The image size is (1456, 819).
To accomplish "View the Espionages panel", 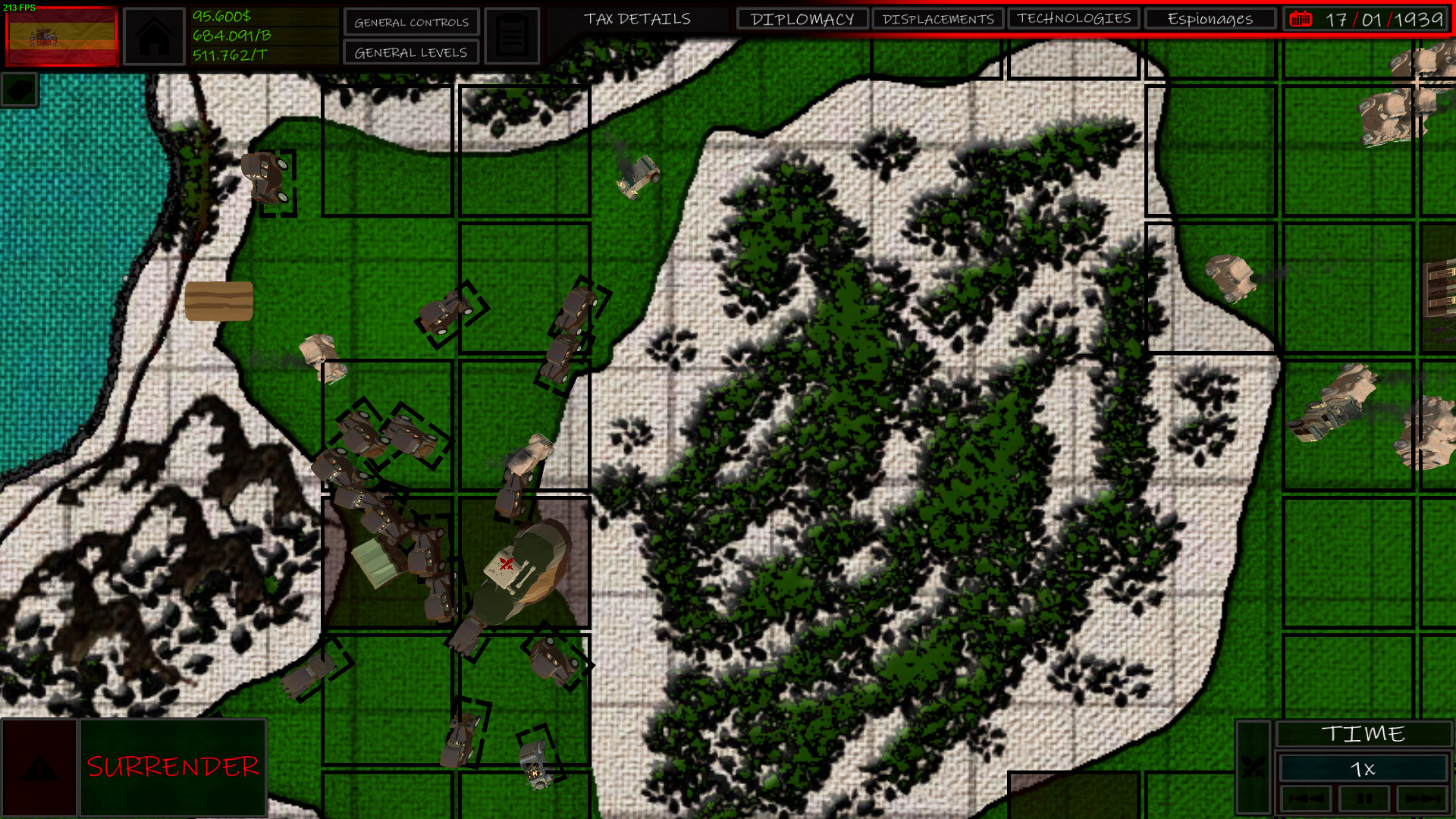I will [x=1209, y=18].
